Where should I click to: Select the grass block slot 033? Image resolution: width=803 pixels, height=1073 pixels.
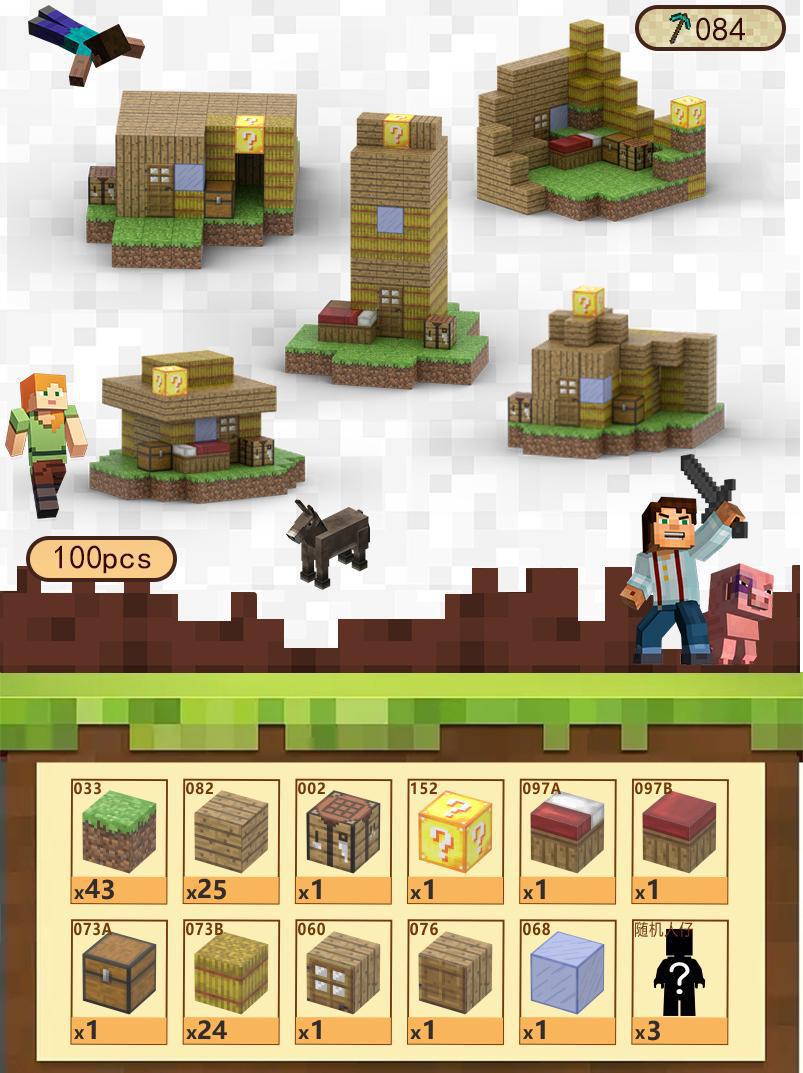click(x=119, y=841)
